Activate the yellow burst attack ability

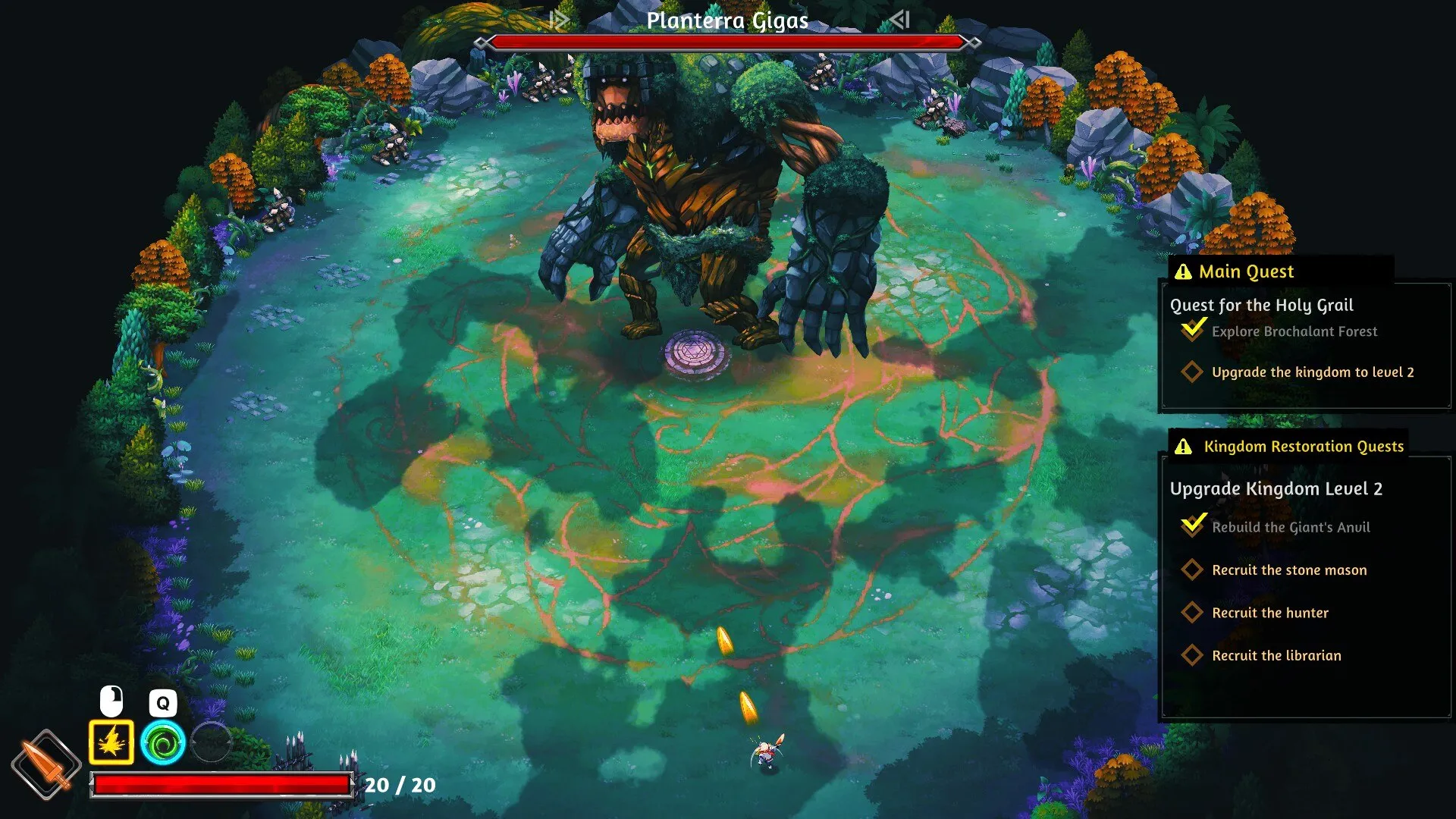coord(111,742)
